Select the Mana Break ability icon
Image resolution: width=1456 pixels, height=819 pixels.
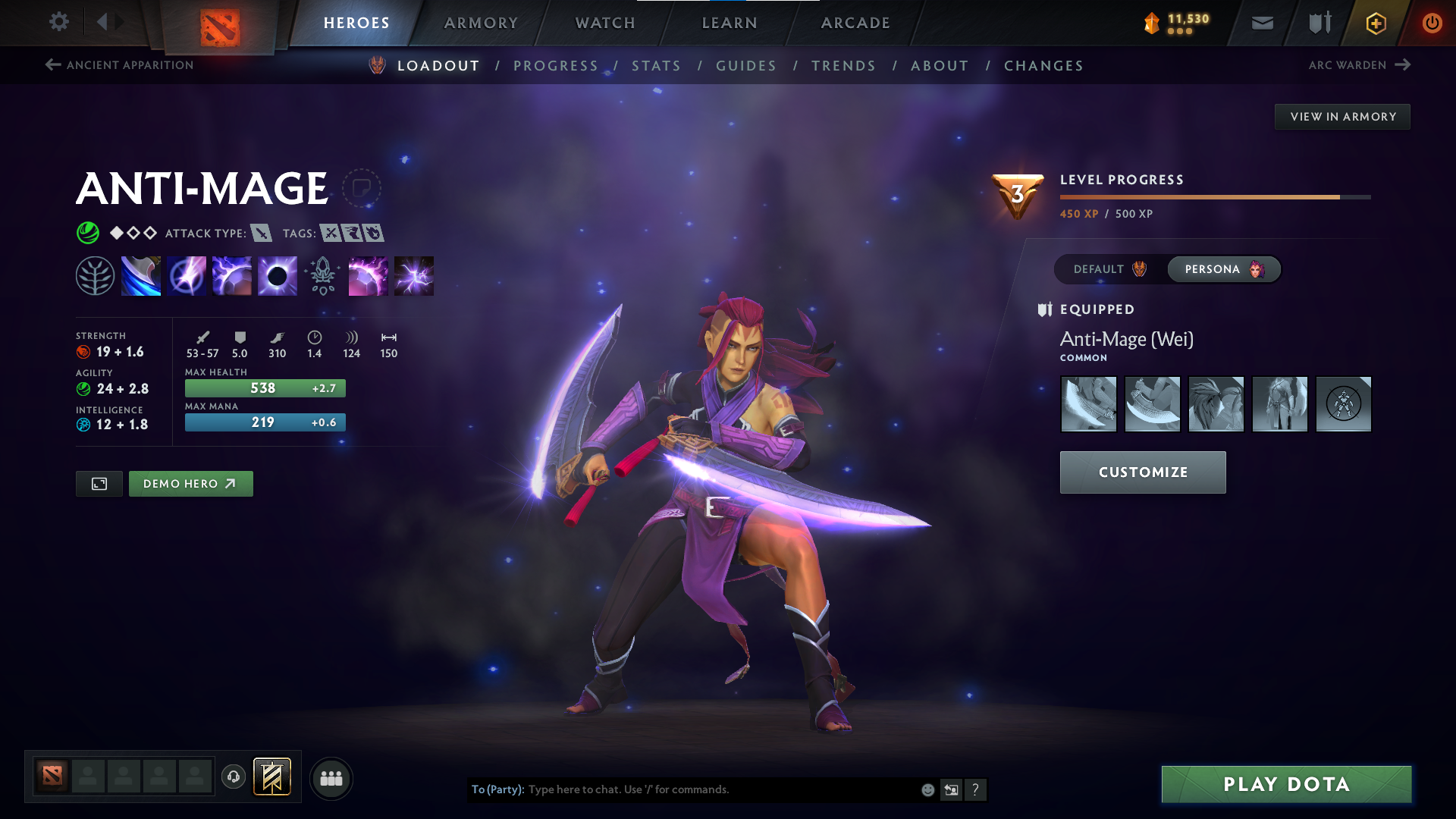(141, 275)
